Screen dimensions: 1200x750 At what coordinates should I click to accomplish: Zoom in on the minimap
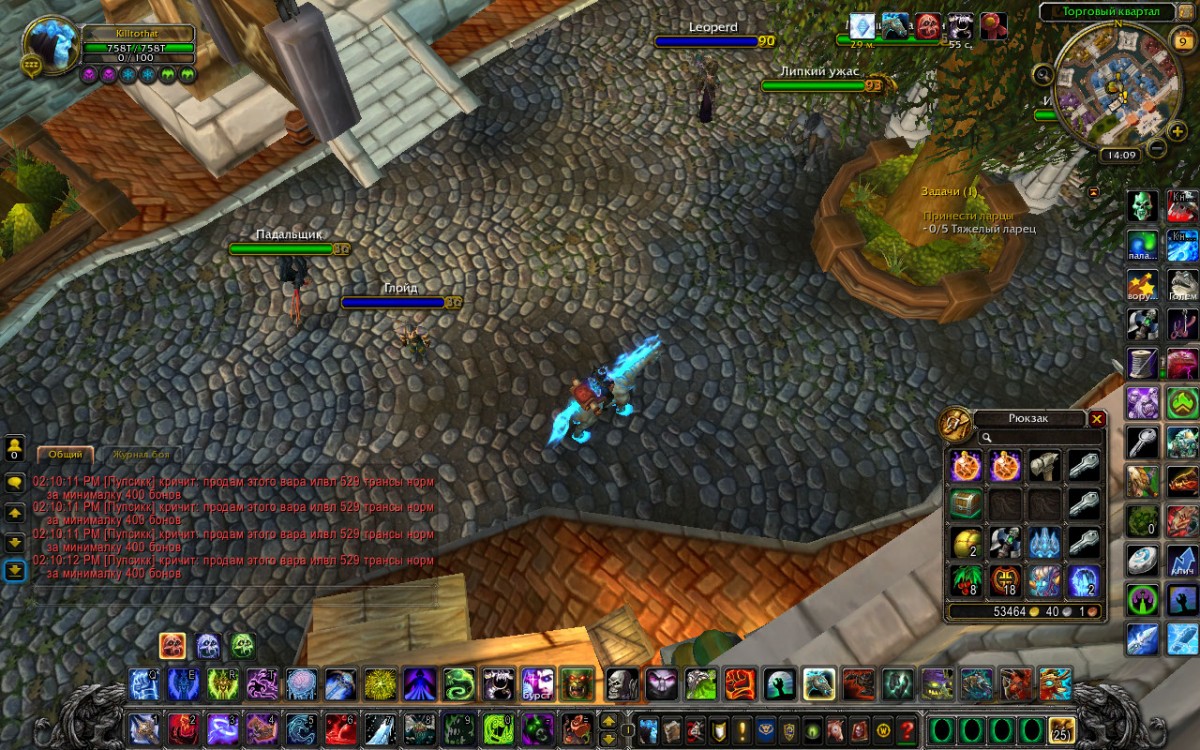[1178, 131]
